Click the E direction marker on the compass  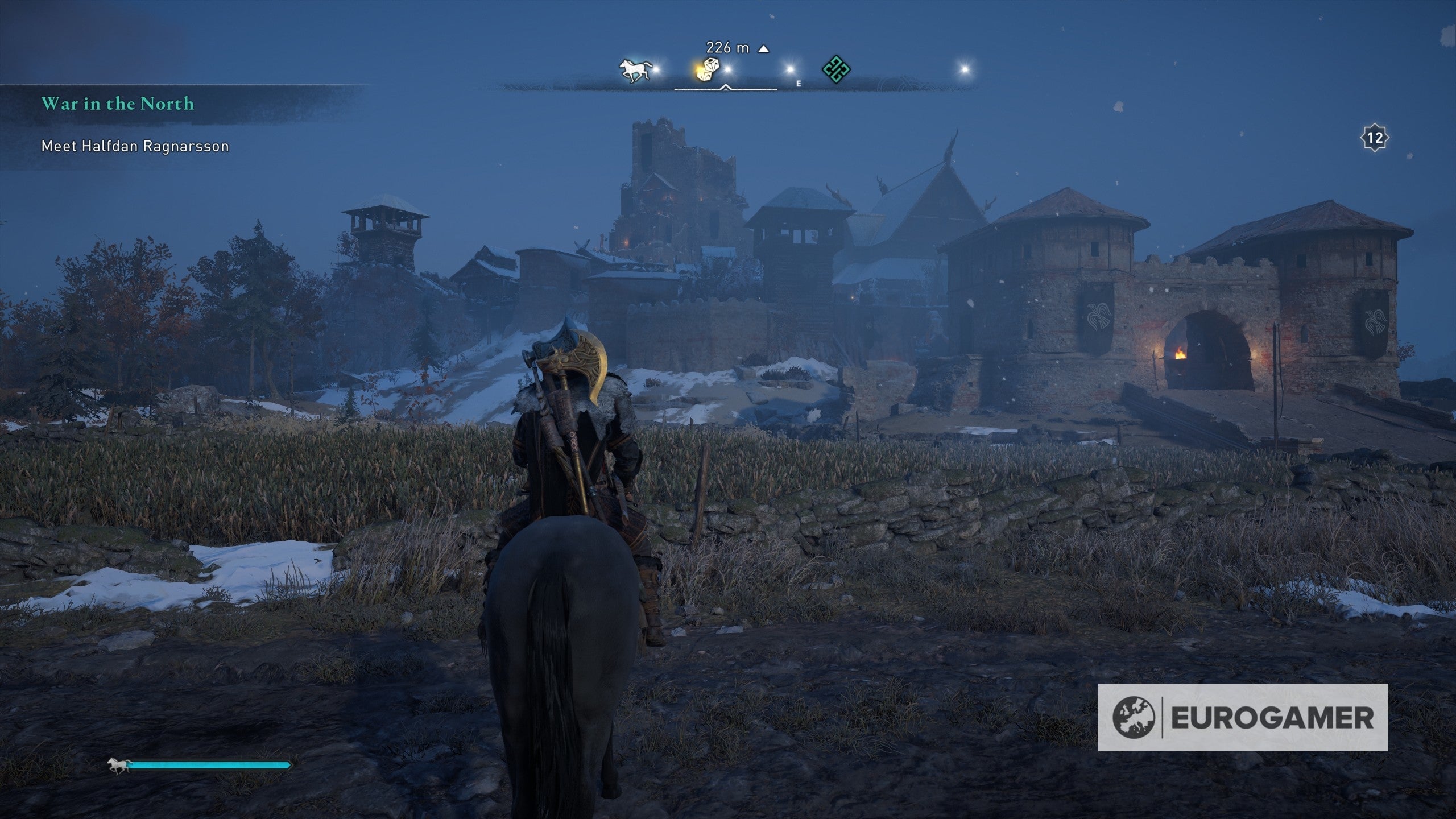pyautogui.click(x=799, y=84)
